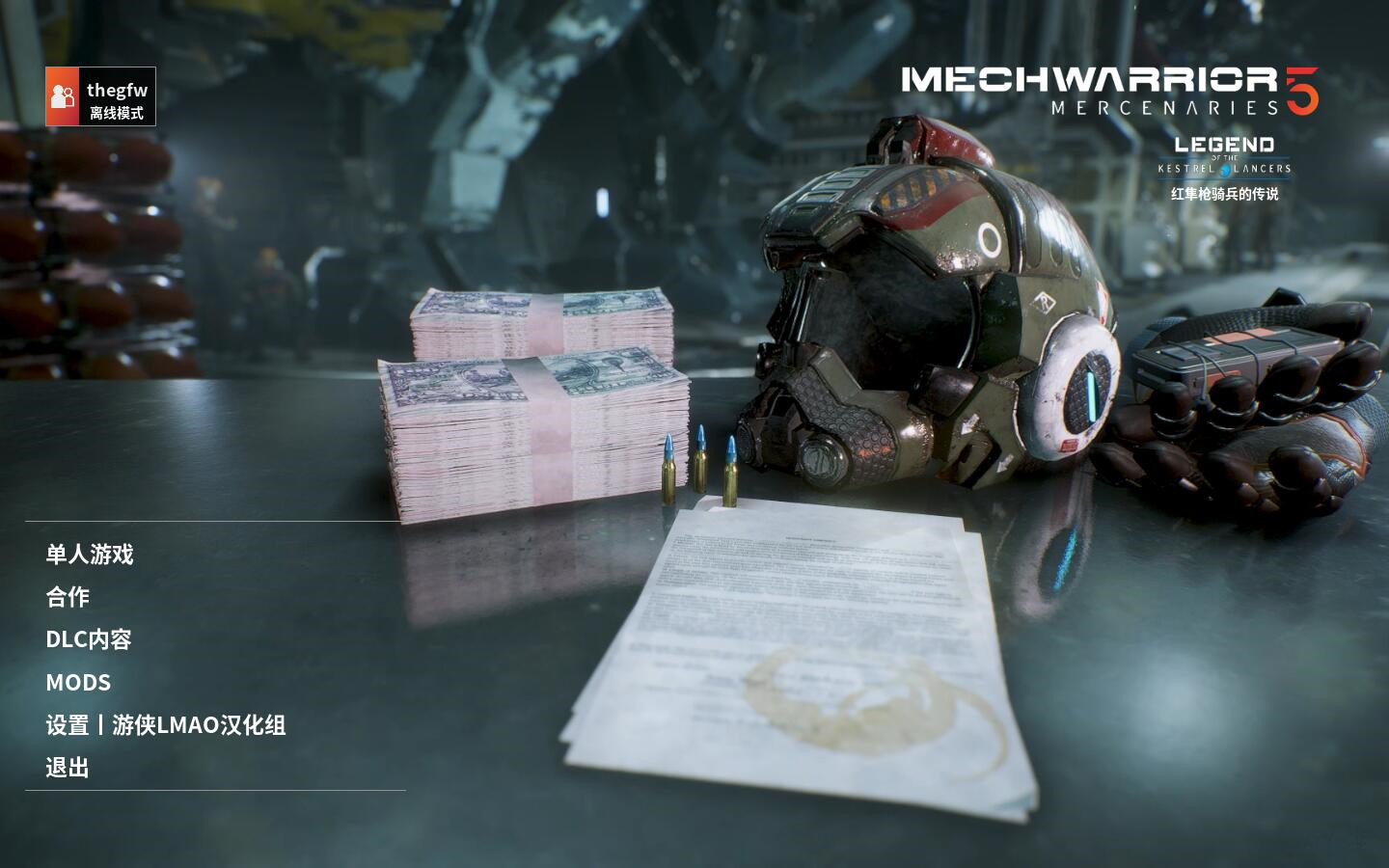This screenshot has height=868, width=1389.
Task: Select the MODS menu entry
Action: 78,682
